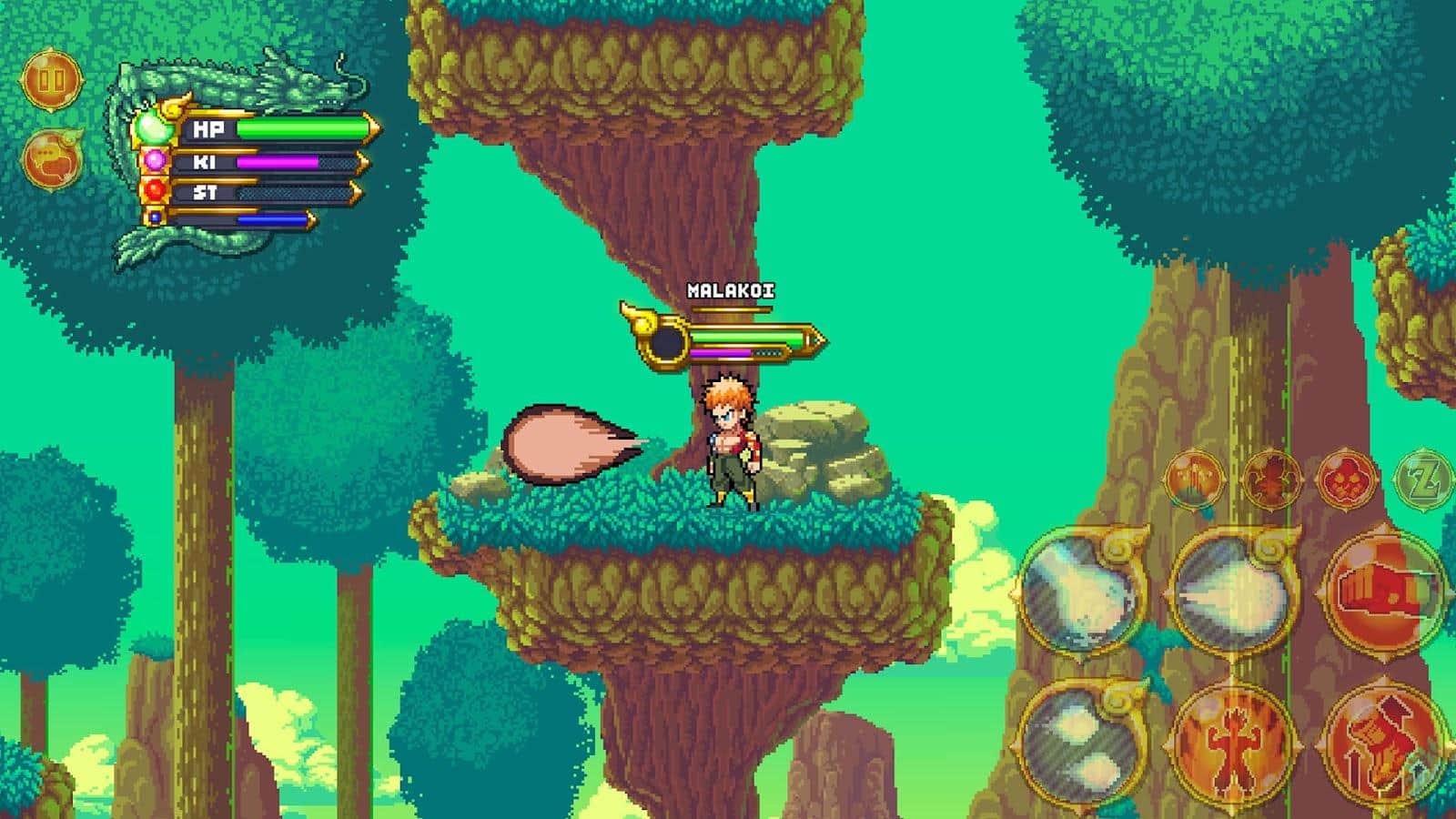
Task: Toggle the blue gem indicator on the HUD
Action: tap(155, 218)
